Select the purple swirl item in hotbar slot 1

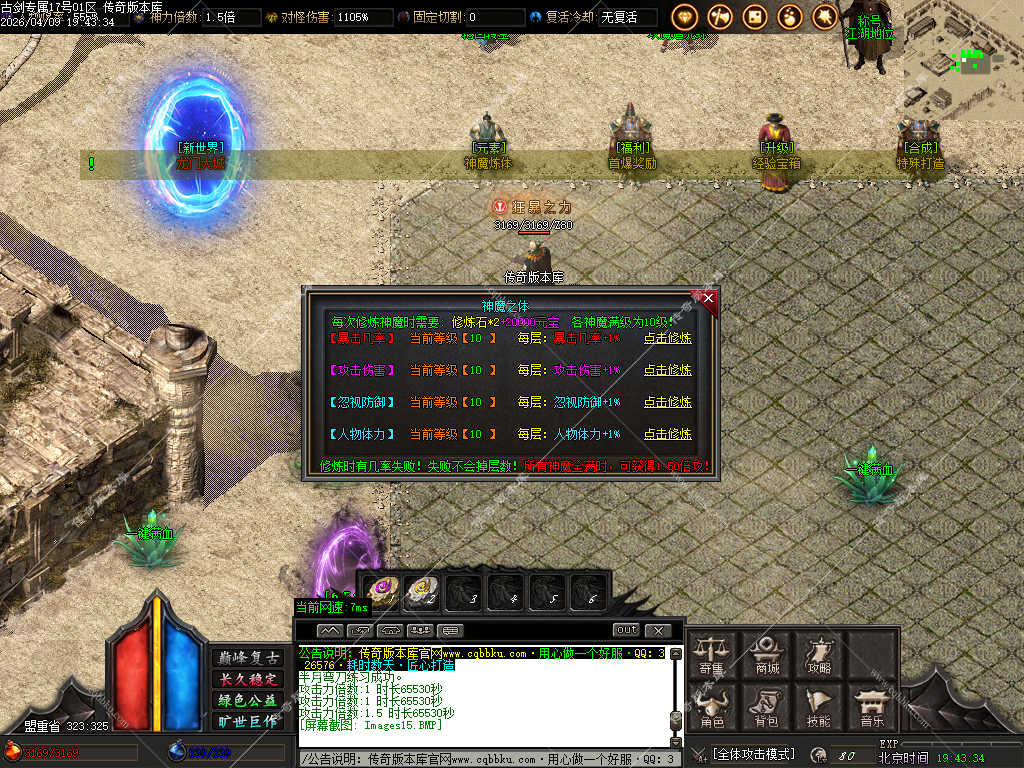point(380,592)
